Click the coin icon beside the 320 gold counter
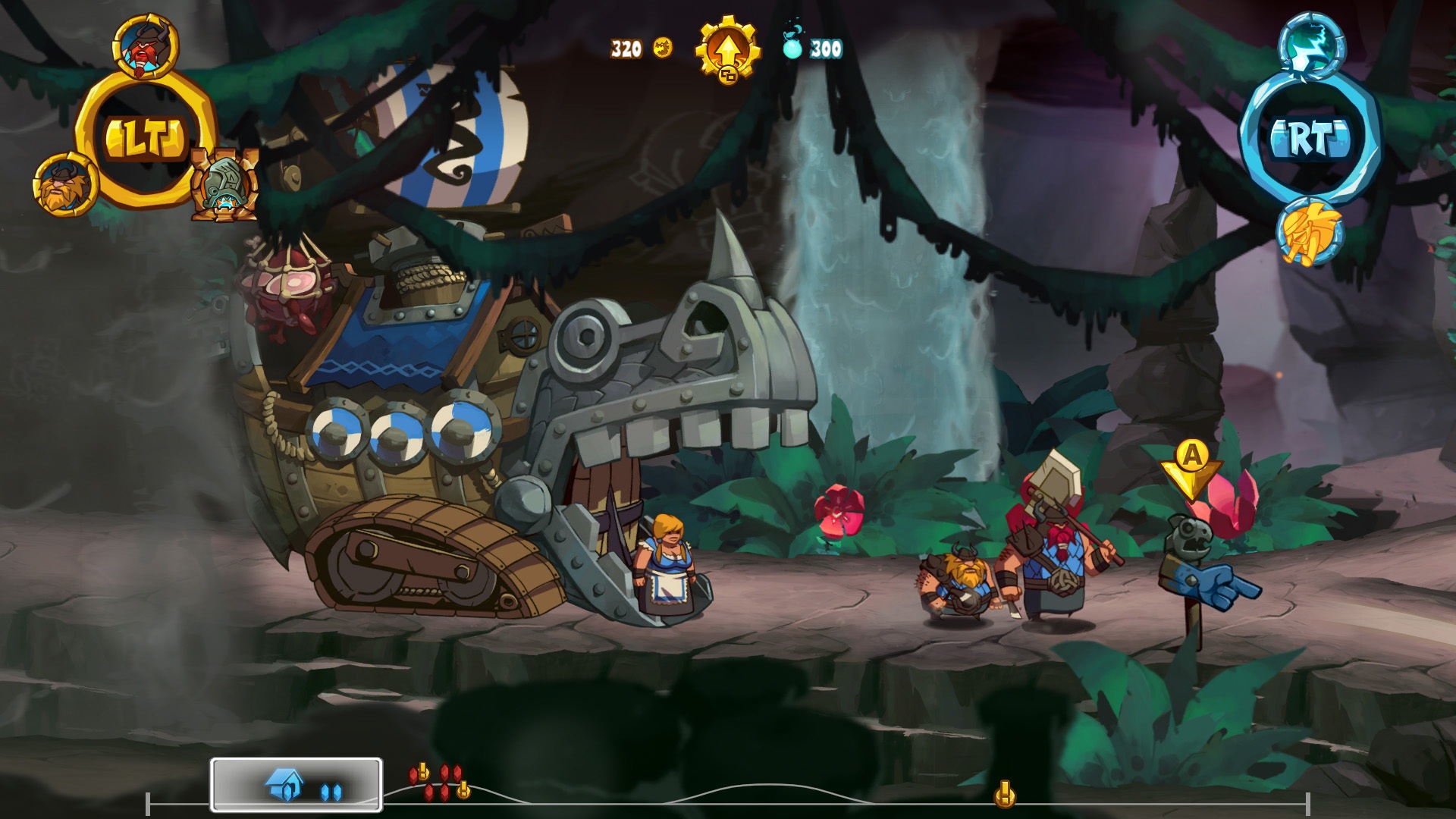Viewport: 1456px width, 819px height. click(662, 49)
